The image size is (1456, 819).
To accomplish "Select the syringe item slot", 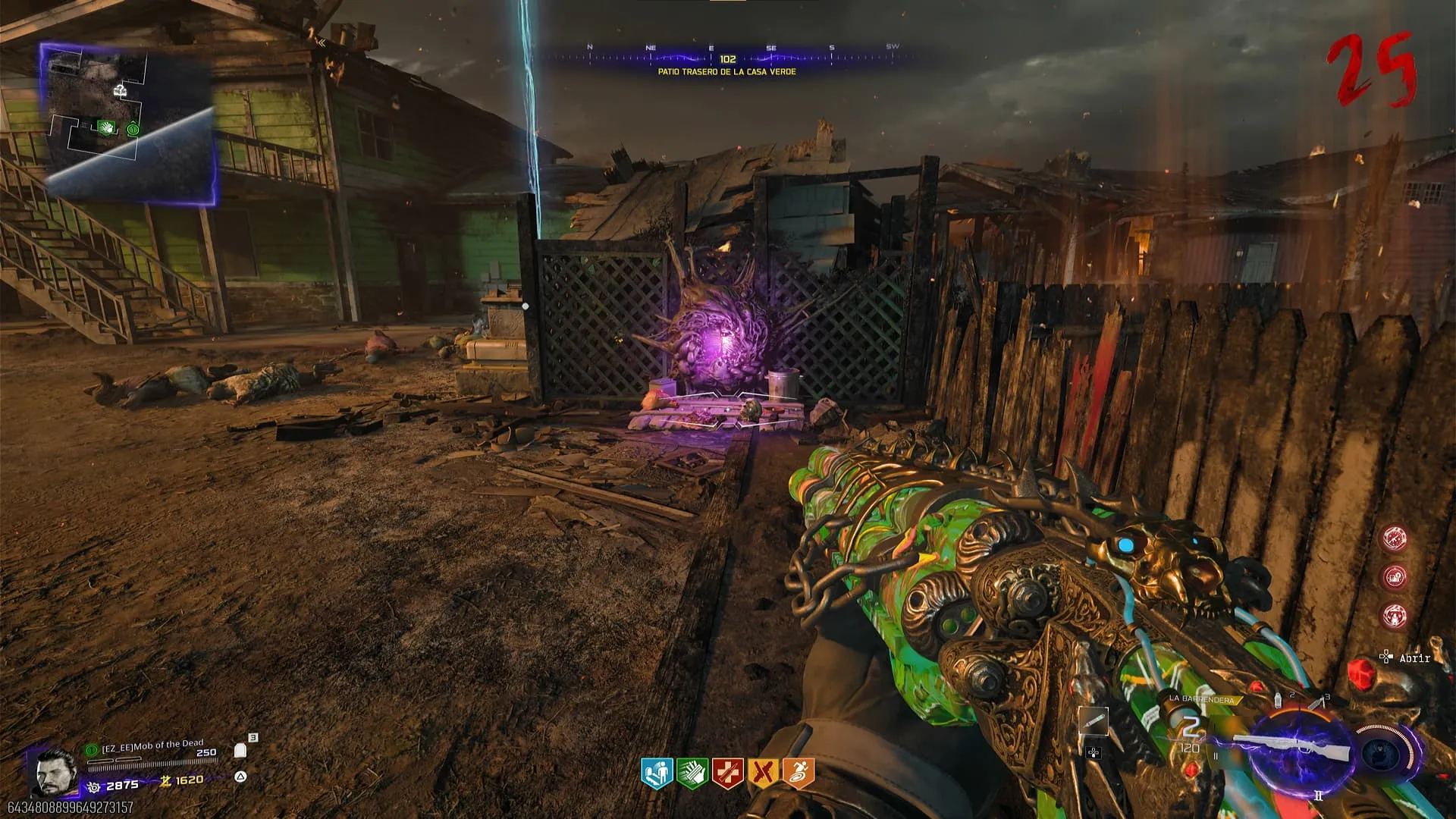I will (x=1093, y=722).
